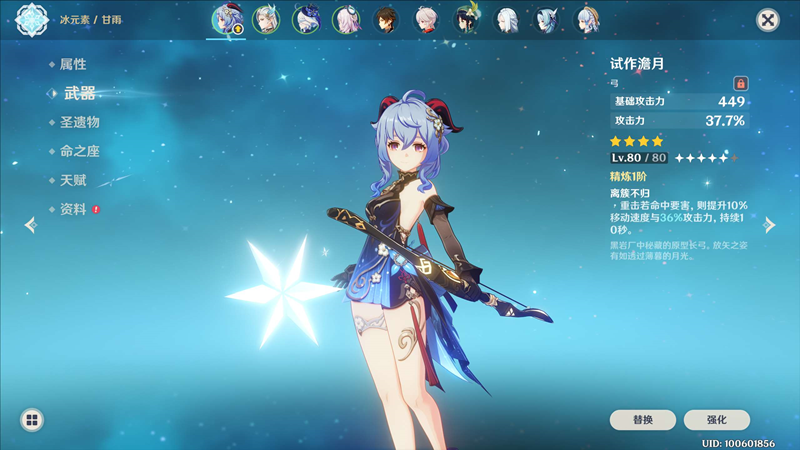800x450 pixels.
Task: Click the 替换 switch weapon button
Action: [x=642, y=420]
